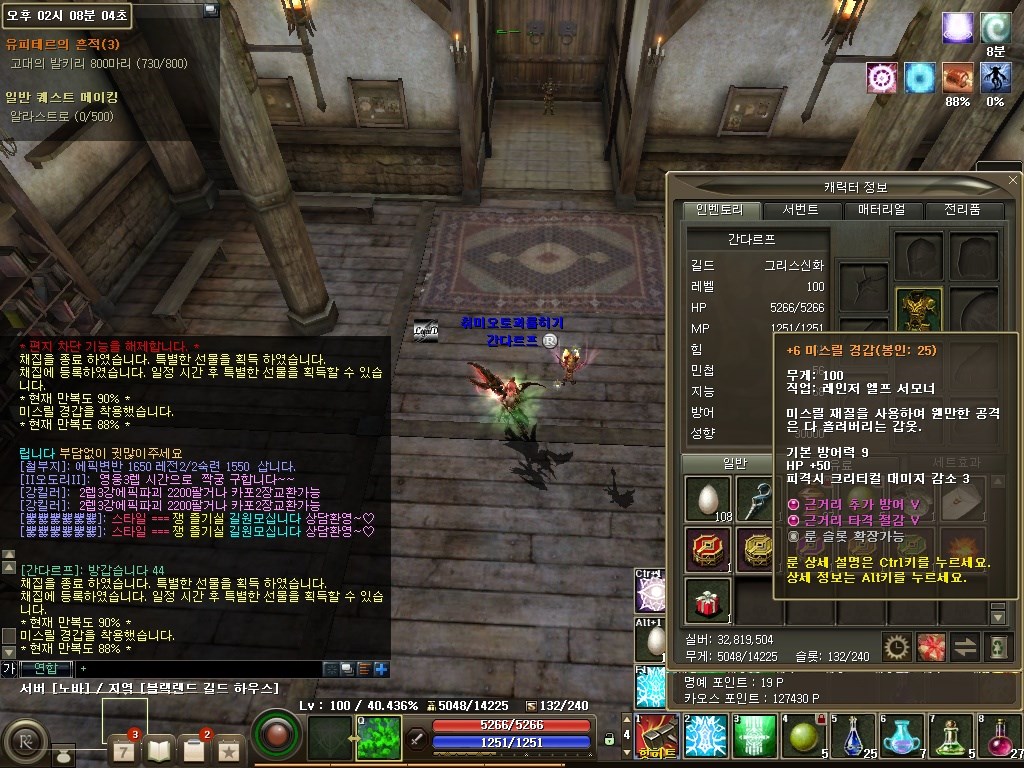Click the equipped mithril armor slot

pos(919,311)
